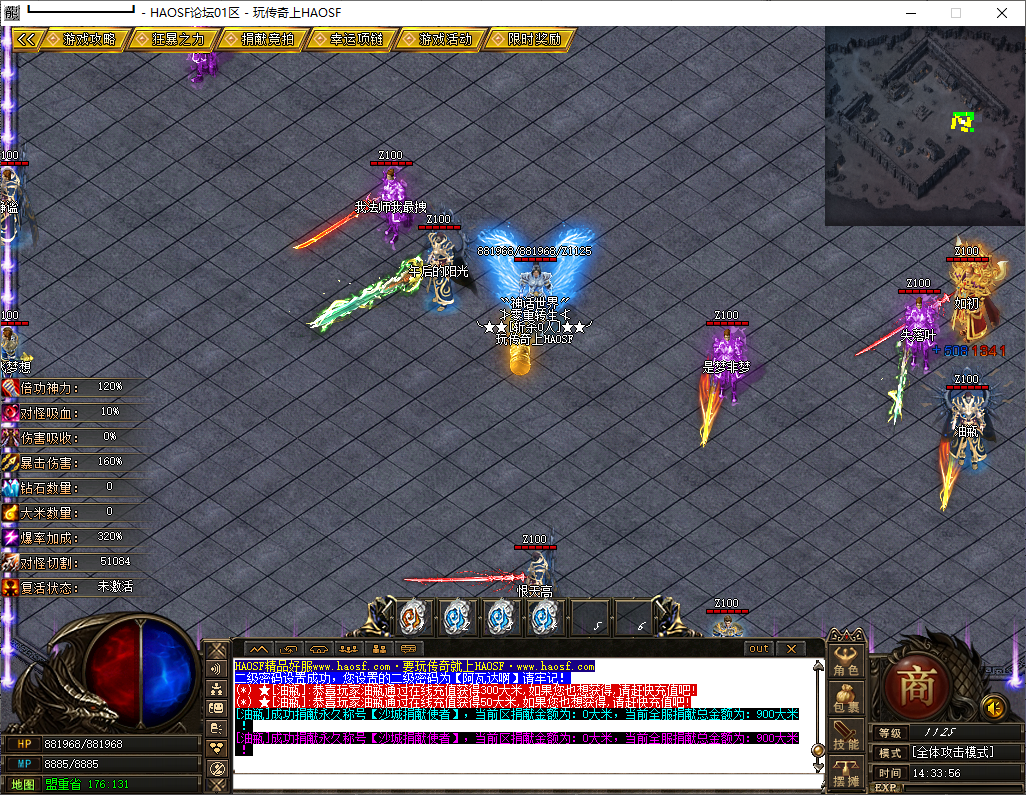Collapse the top menu with the << arrow
The height and width of the screenshot is (795, 1026).
[x=26, y=39]
